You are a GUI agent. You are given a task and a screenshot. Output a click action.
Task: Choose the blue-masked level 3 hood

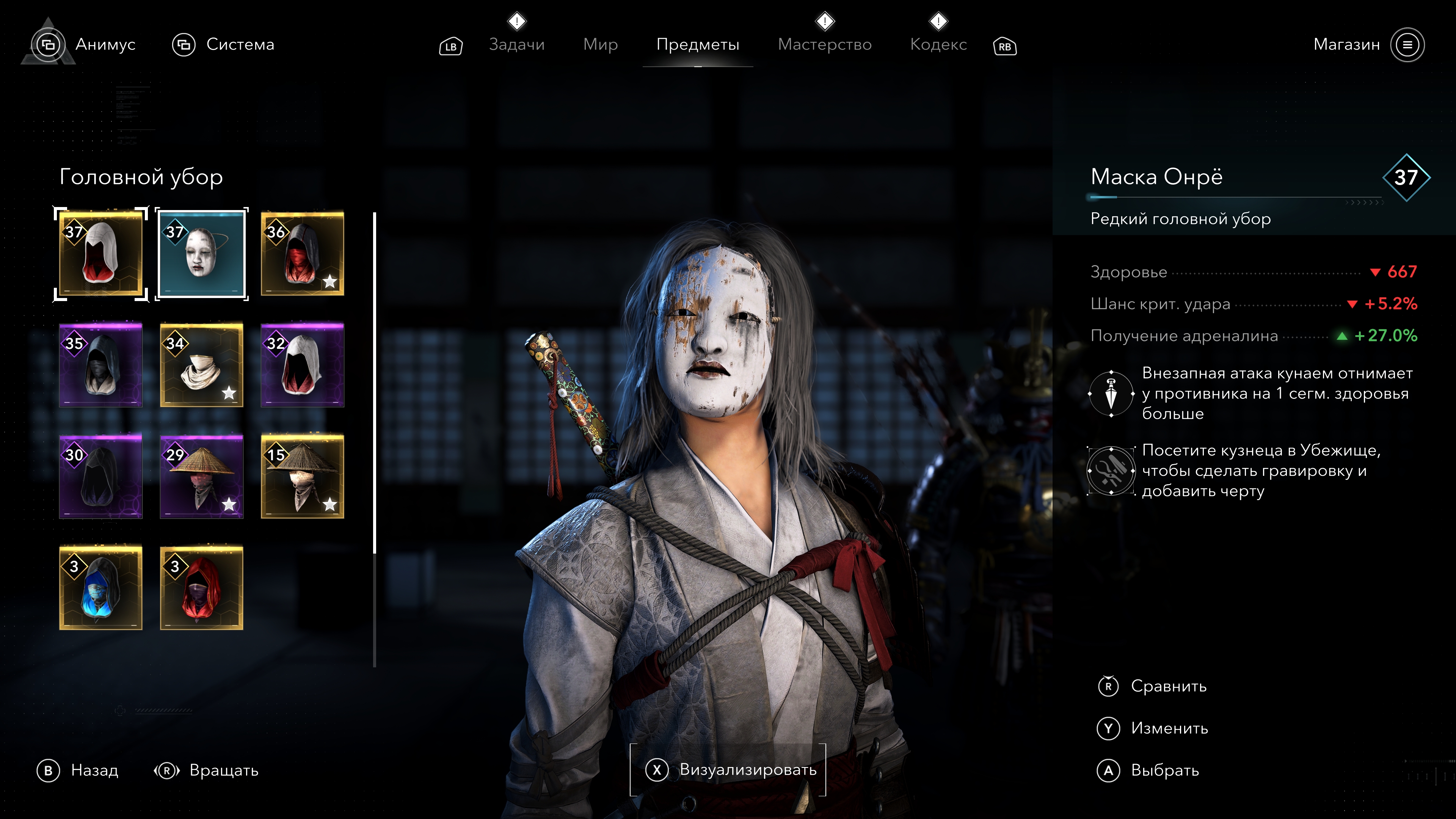coord(100,588)
